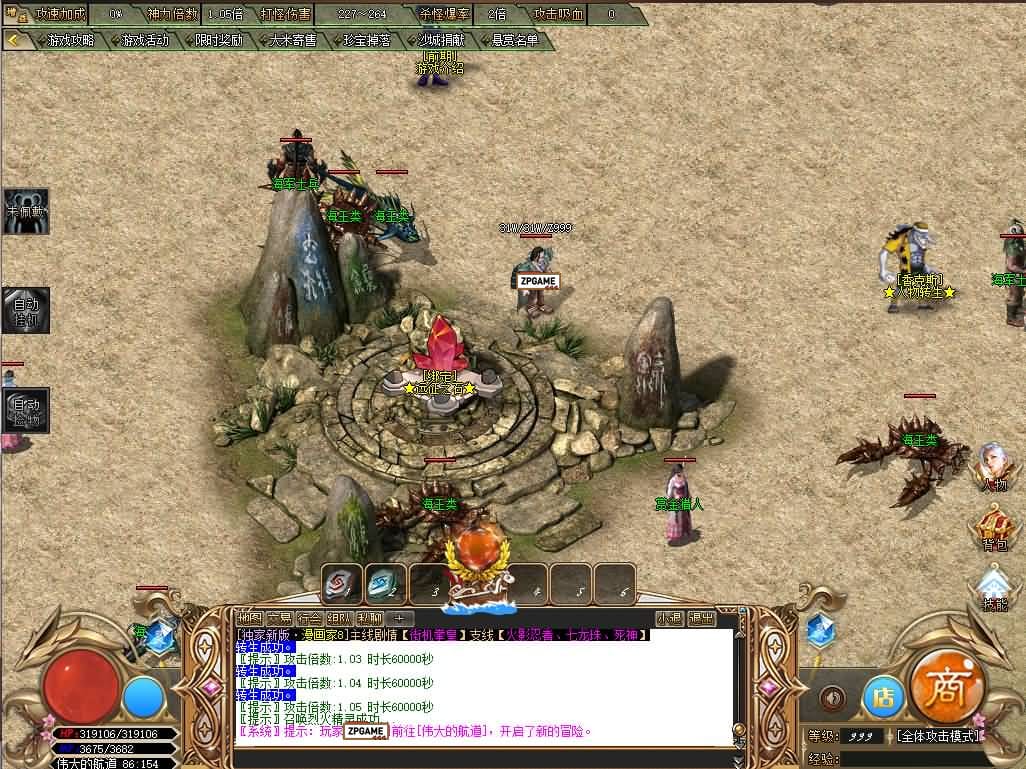Image resolution: width=1026 pixels, height=769 pixels.
Task: Toggle the 自动挂机 auto-battle button
Action: [25, 311]
